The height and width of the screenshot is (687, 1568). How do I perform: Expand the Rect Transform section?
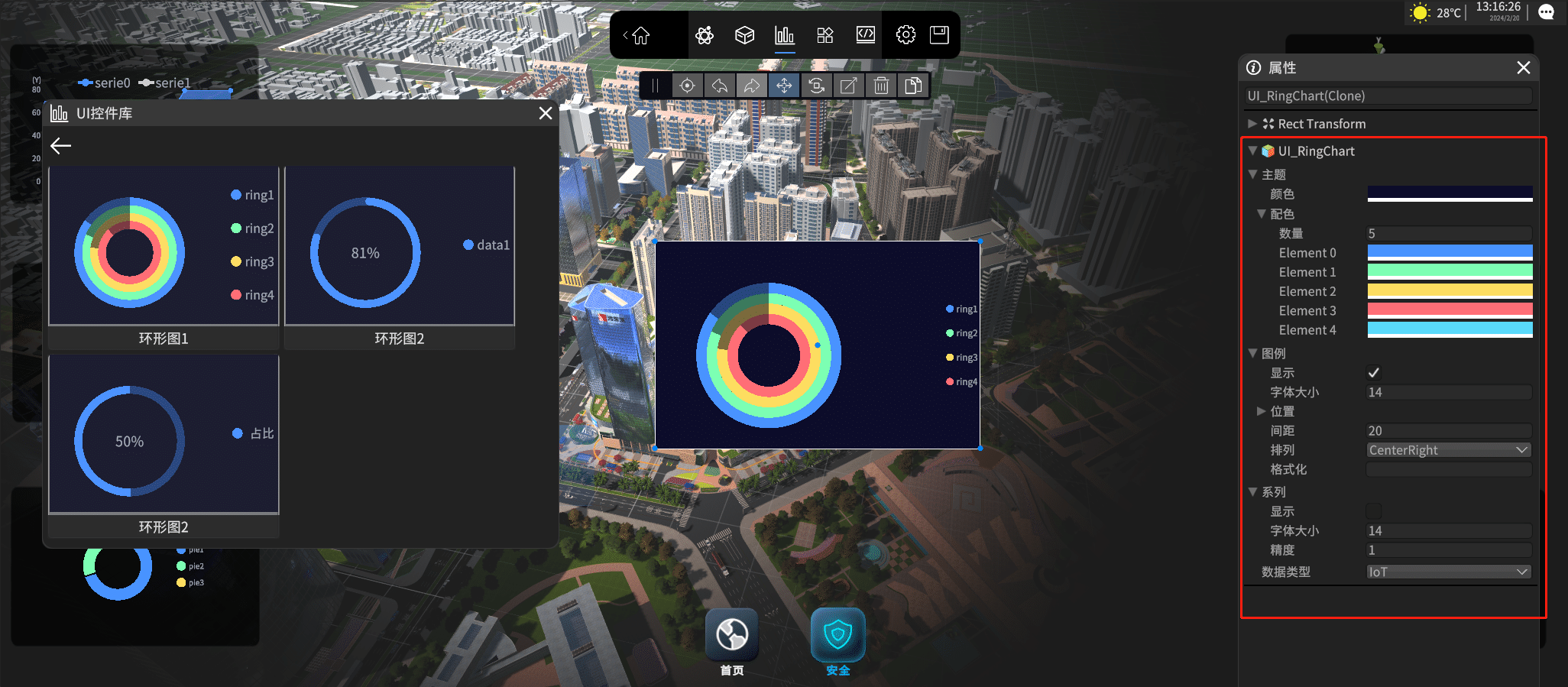[x=1252, y=124]
